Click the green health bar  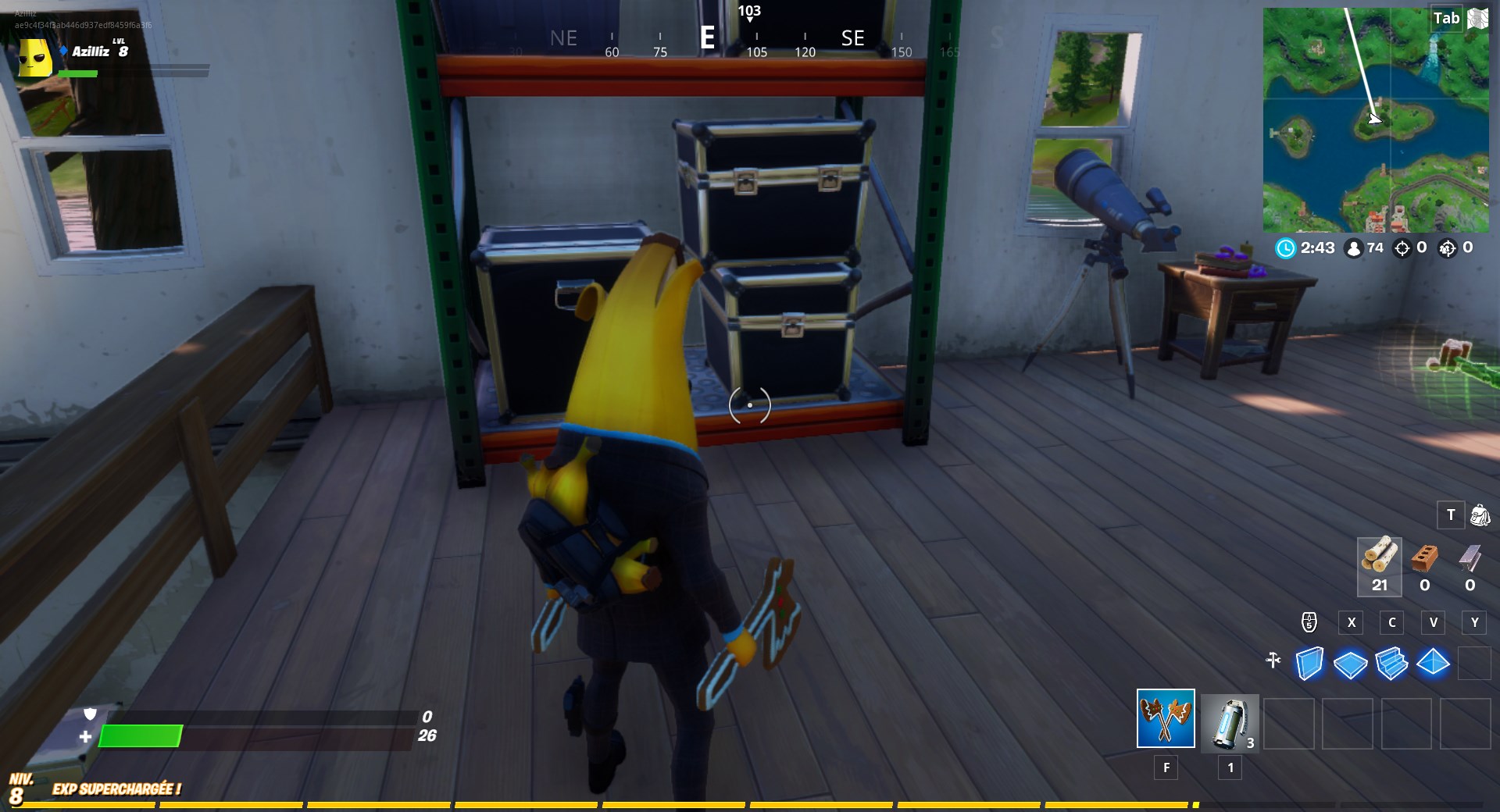(x=141, y=737)
